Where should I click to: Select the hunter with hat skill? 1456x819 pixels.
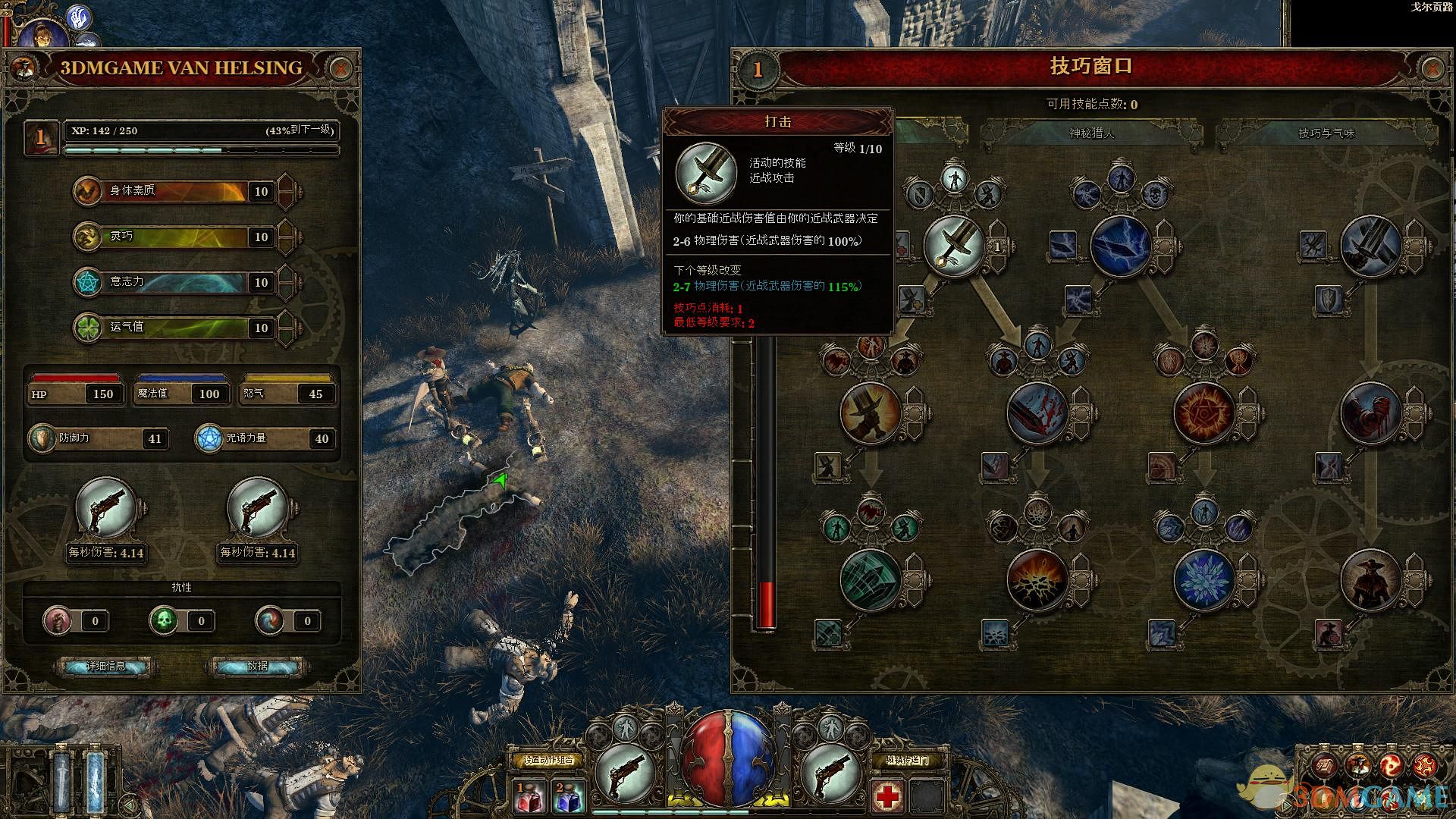pos(1371,580)
